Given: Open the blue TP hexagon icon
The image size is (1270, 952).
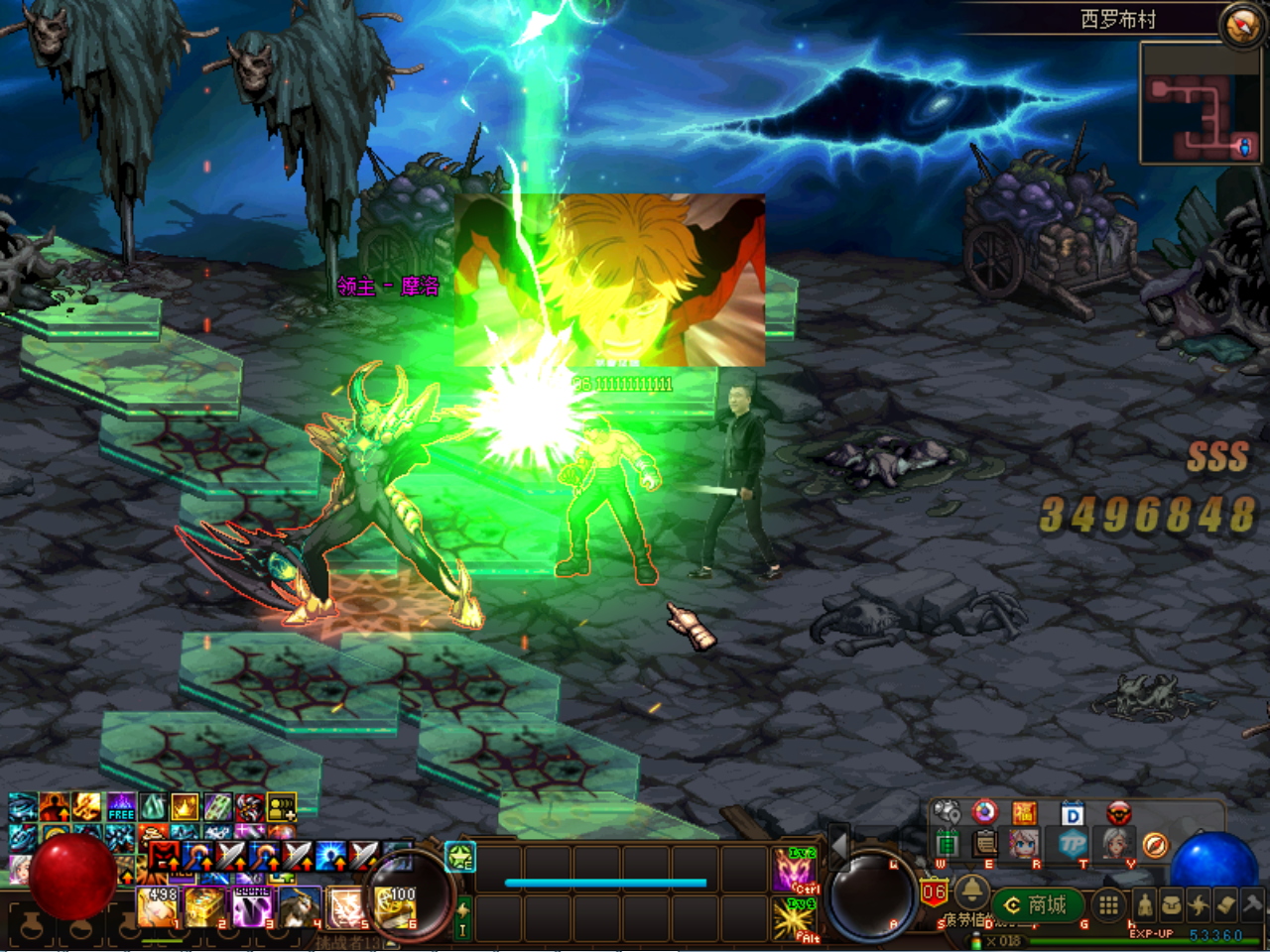Looking at the screenshot, I should pyautogui.click(x=1073, y=845).
